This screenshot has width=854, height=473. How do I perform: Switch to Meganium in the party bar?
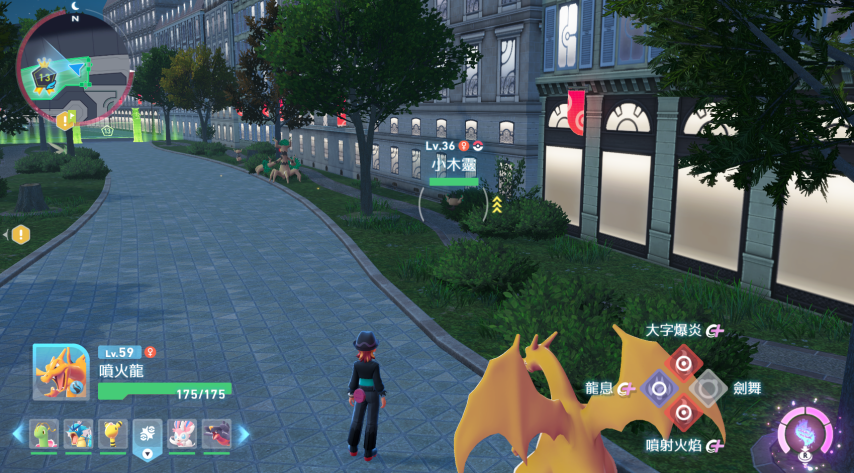click(44, 434)
